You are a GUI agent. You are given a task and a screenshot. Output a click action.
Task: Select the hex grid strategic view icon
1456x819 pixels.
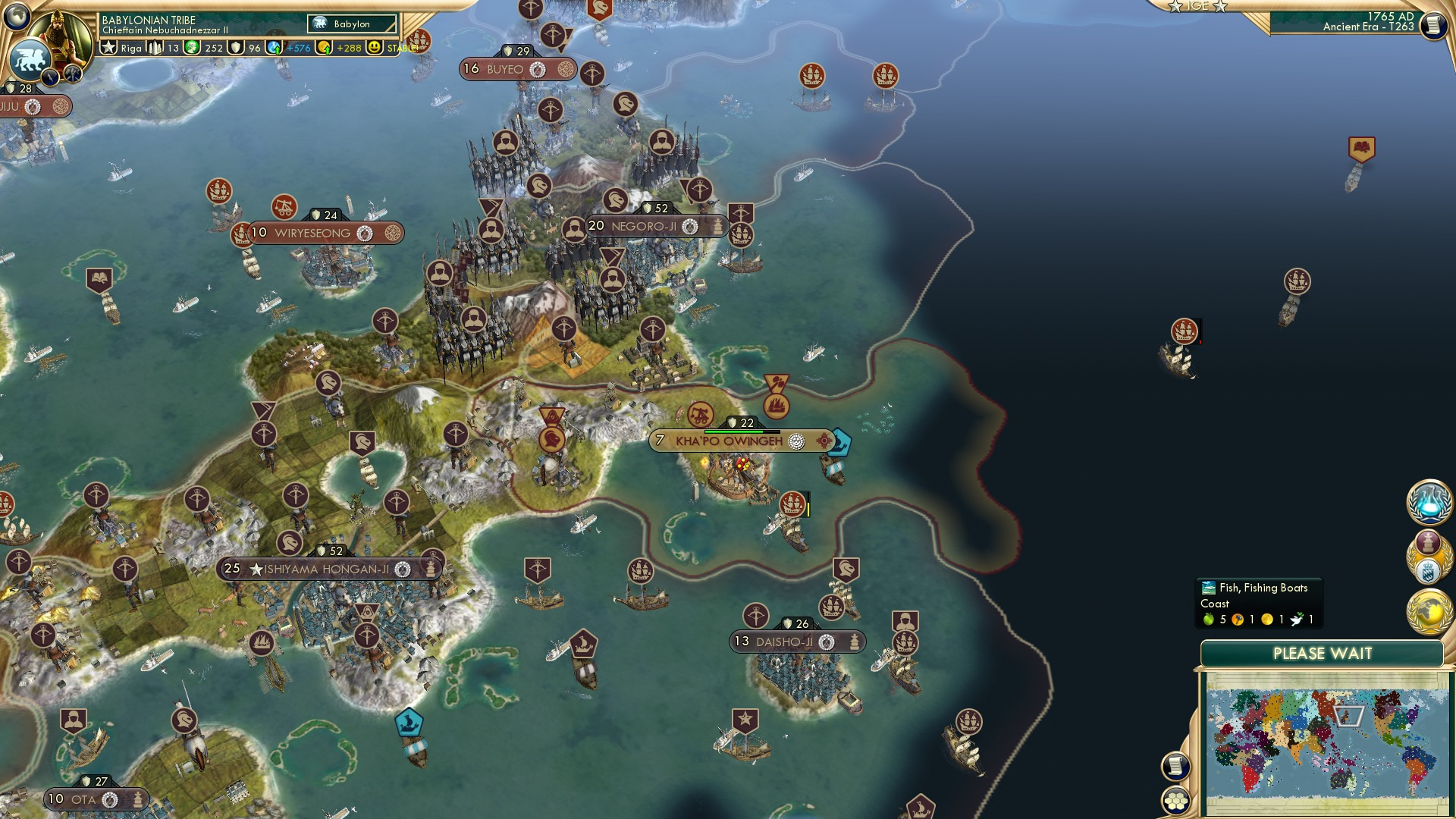pyautogui.click(x=1176, y=801)
